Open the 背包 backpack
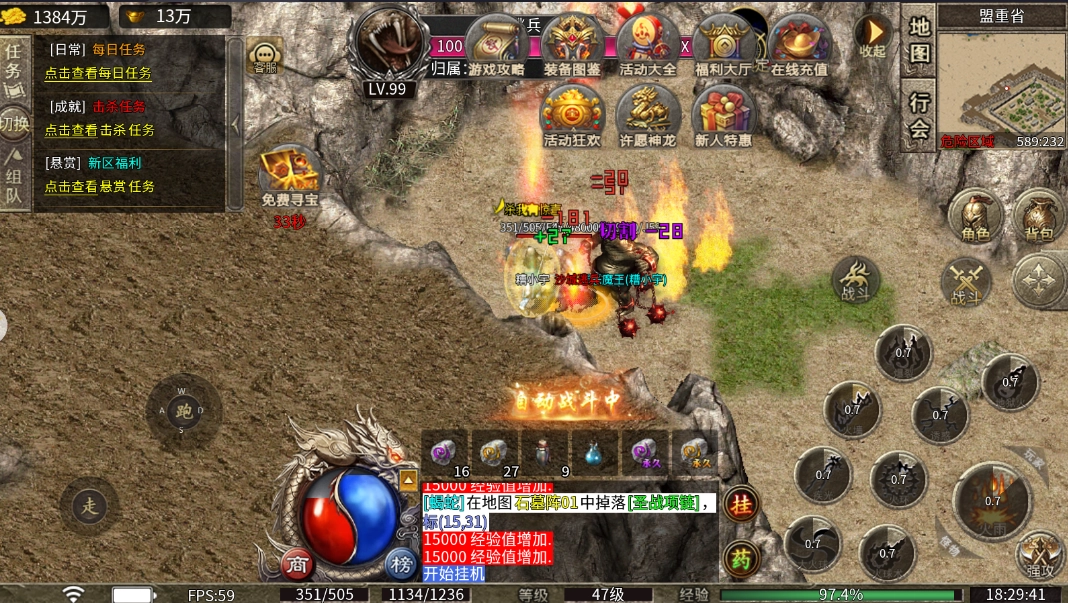Viewport: 1068px width, 603px height. [1039, 217]
